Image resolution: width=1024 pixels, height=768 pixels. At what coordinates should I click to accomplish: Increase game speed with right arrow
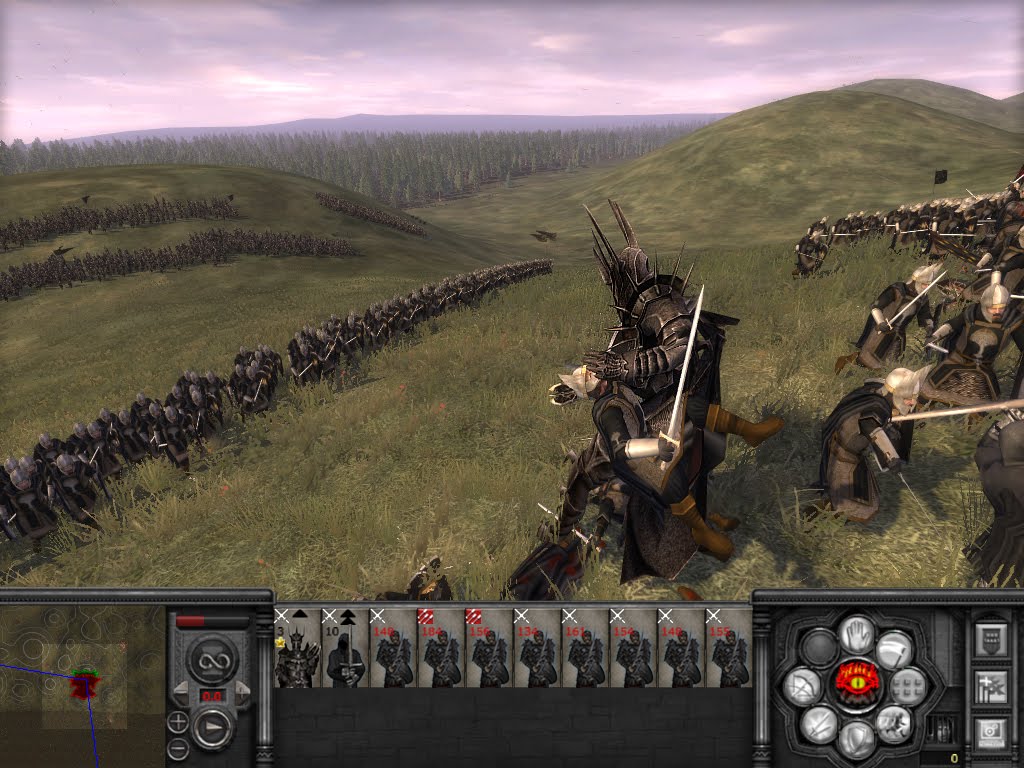coord(240,690)
